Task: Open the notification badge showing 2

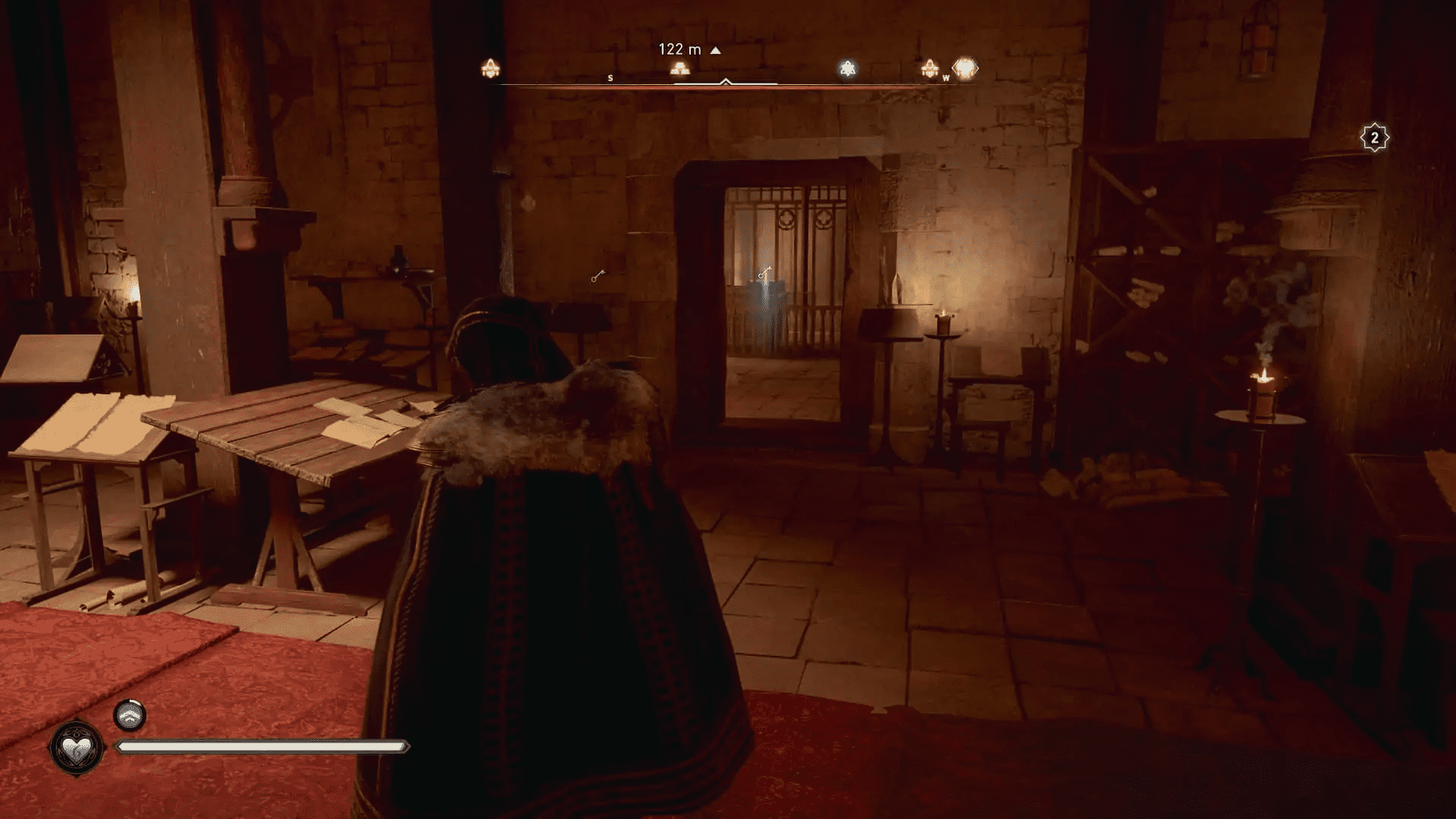Action: (1374, 138)
